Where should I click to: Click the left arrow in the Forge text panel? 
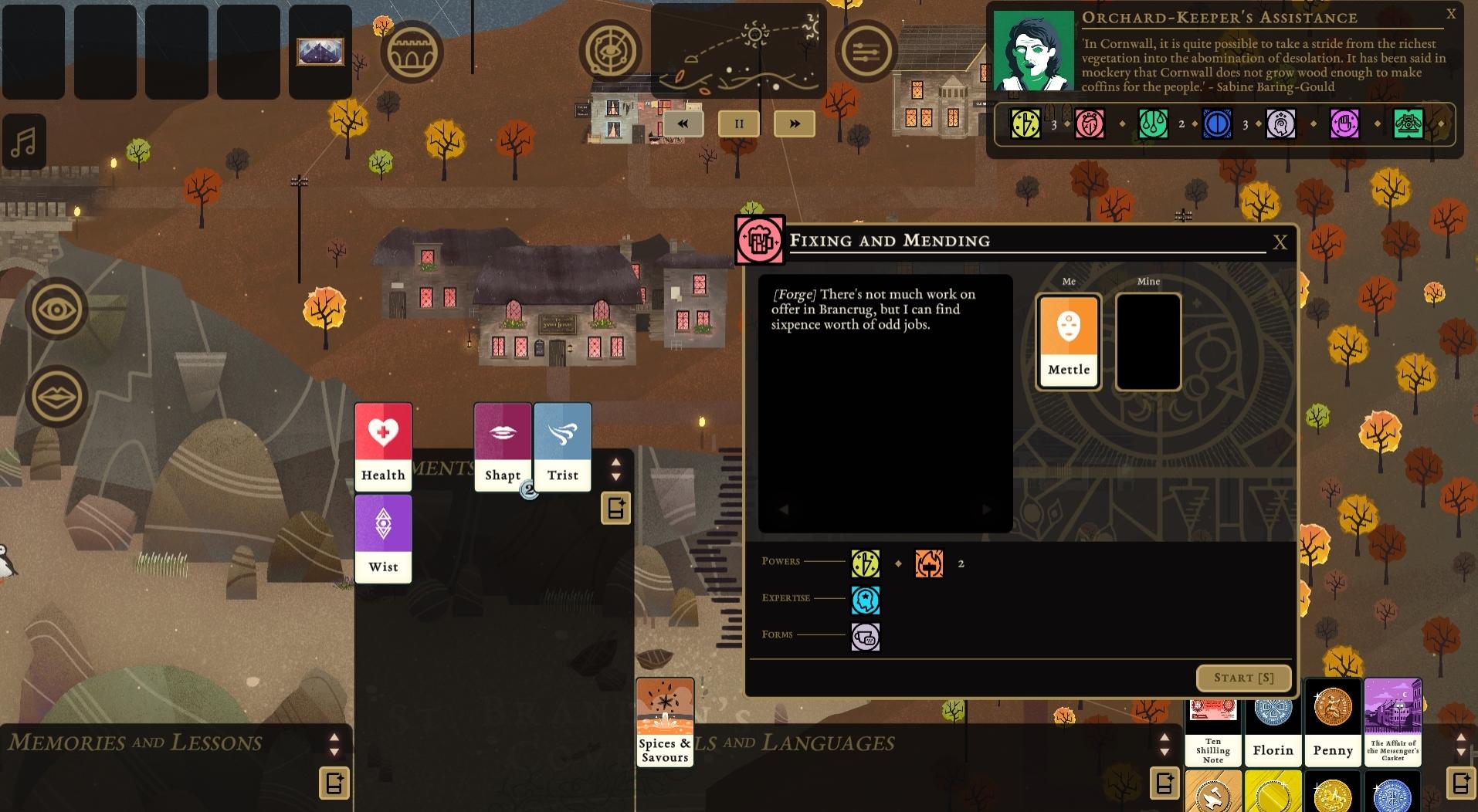pyautogui.click(x=784, y=509)
